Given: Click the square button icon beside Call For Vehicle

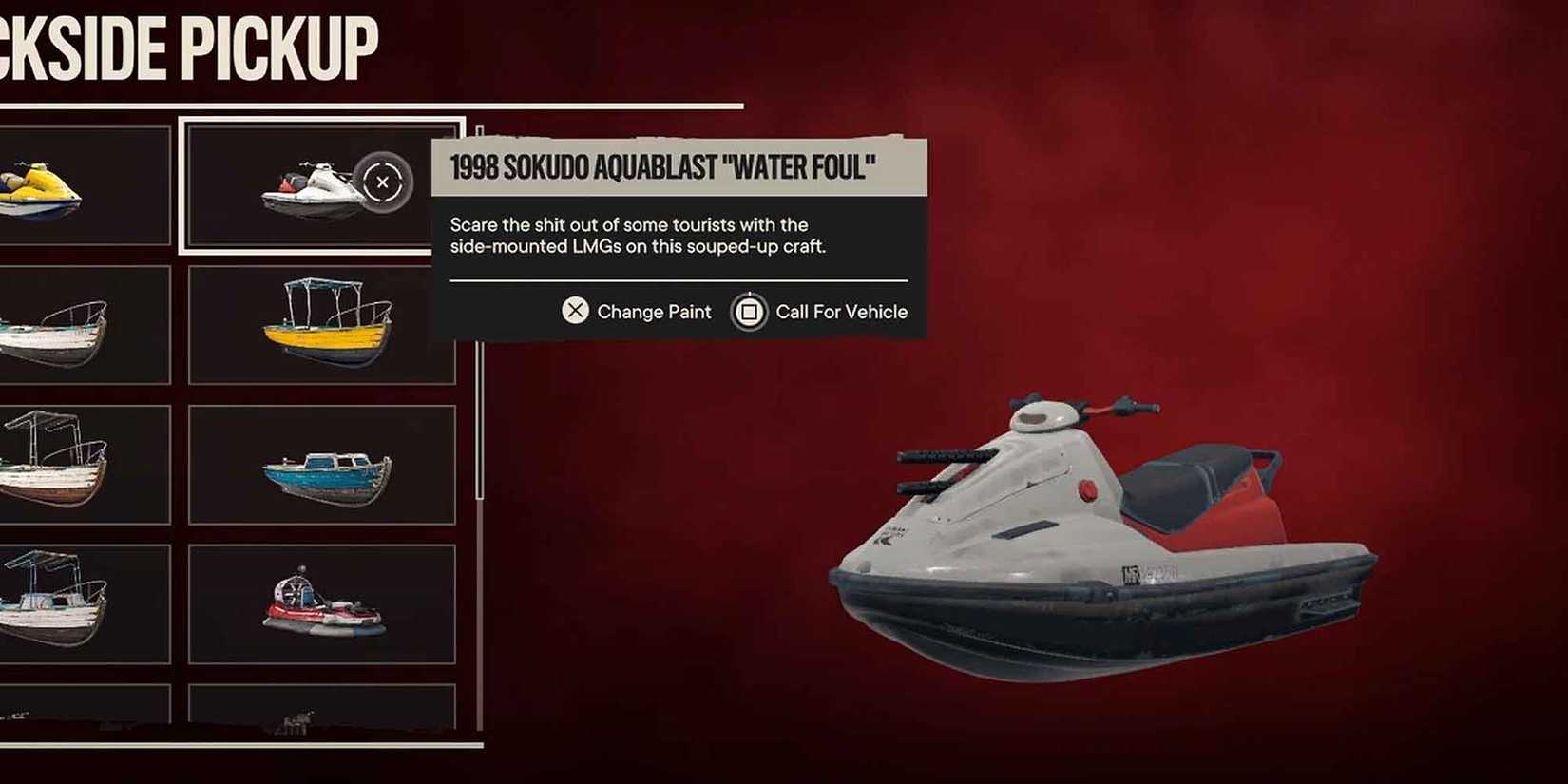Looking at the screenshot, I should [748, 311].
